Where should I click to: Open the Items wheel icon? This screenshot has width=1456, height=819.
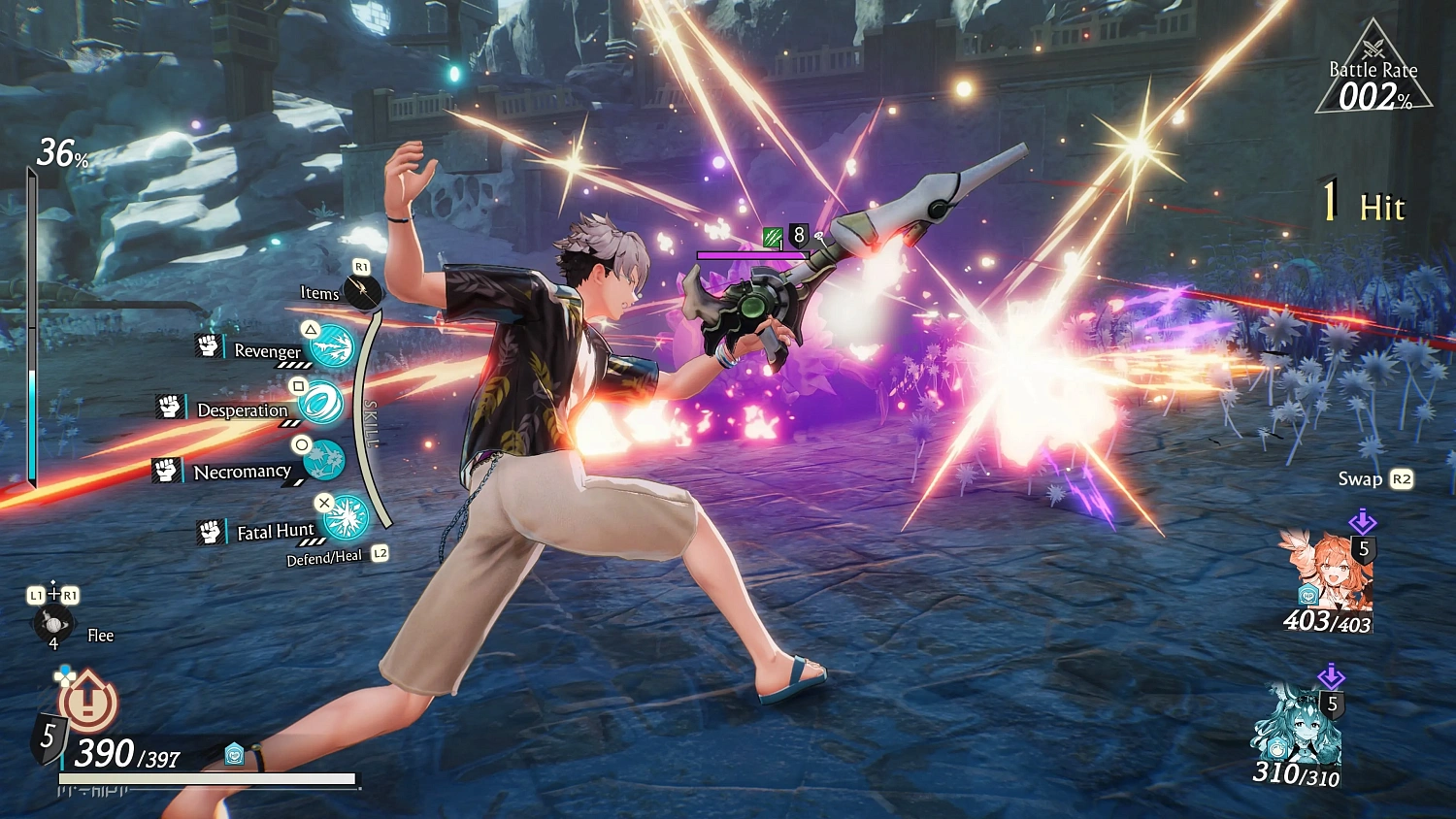tap(364, 291)
